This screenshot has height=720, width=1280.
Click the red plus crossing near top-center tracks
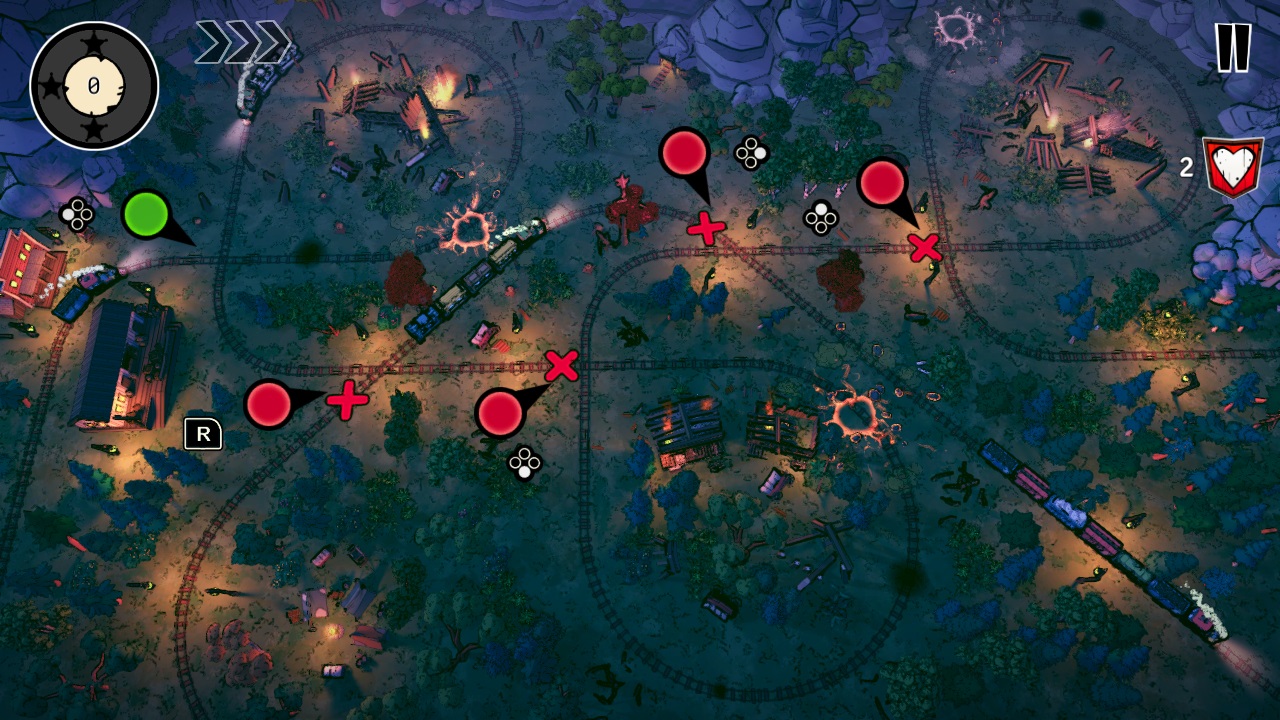(x=706, y=228)
